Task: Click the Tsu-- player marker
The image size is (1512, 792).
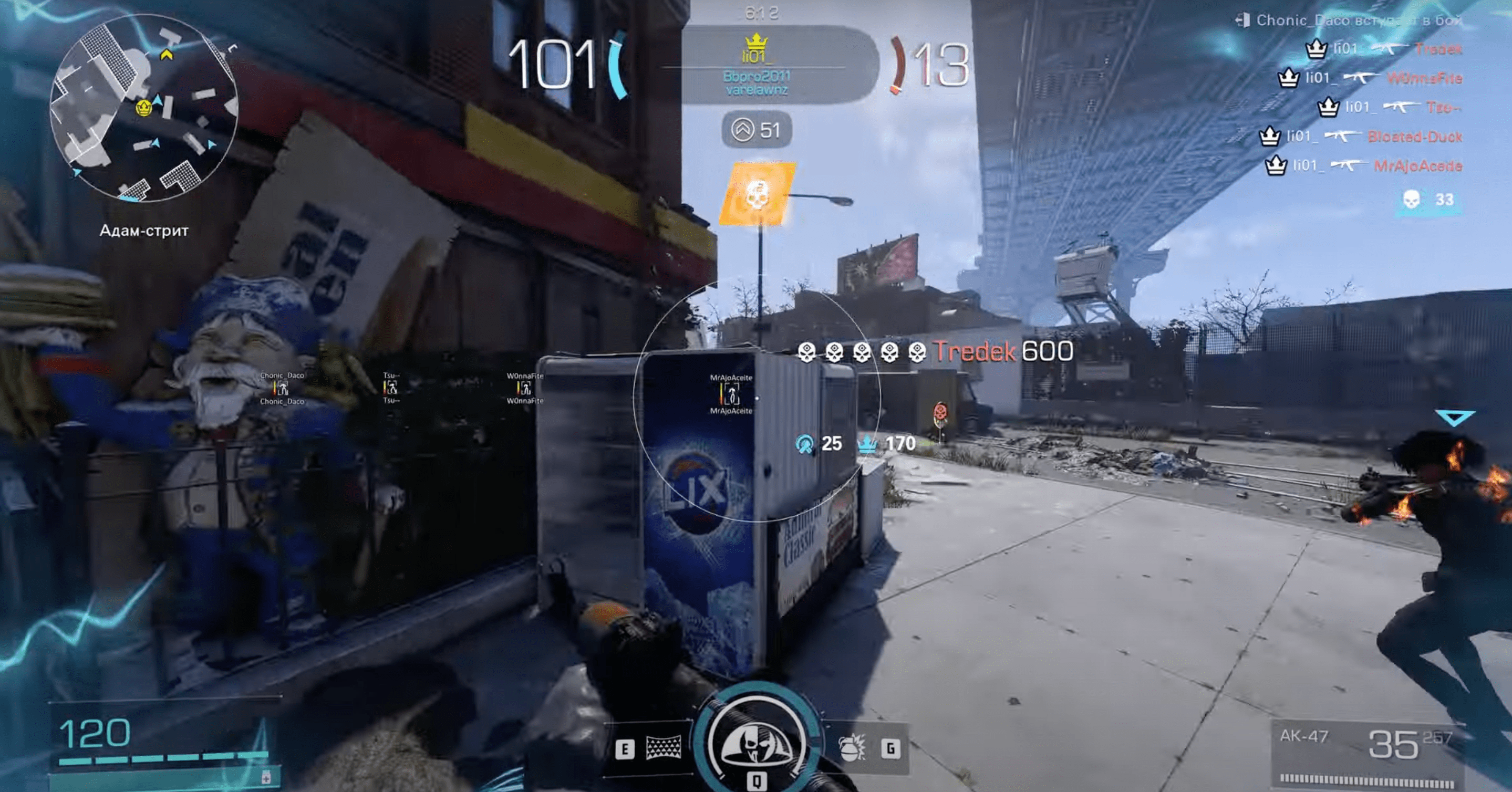Action: 391,387
